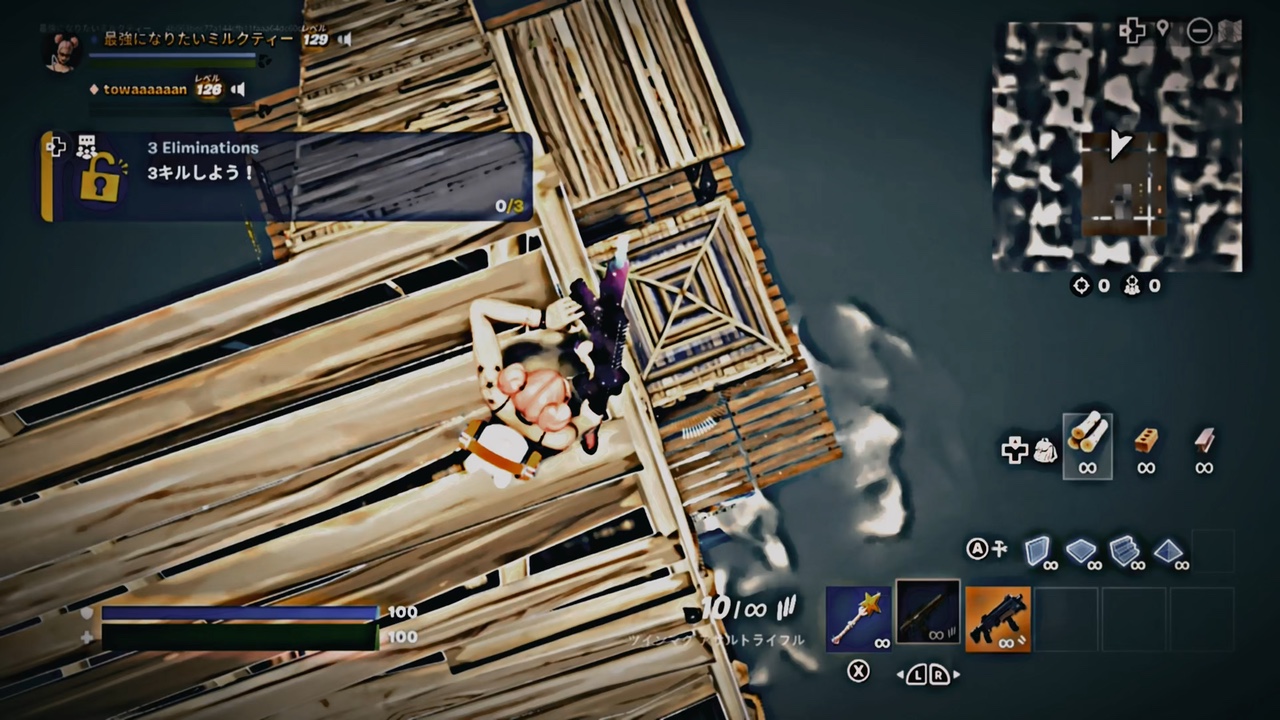1280x720 pixels.
Task: Select the wall building piece
Action: pyautogui.click(x=1038, y=550)
